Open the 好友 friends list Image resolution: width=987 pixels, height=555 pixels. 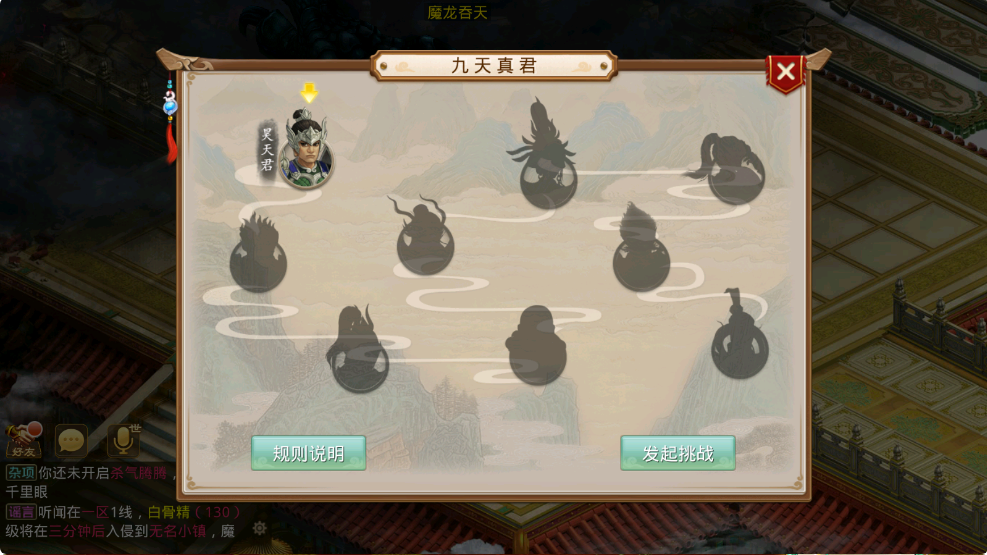(x=23, y=440)
